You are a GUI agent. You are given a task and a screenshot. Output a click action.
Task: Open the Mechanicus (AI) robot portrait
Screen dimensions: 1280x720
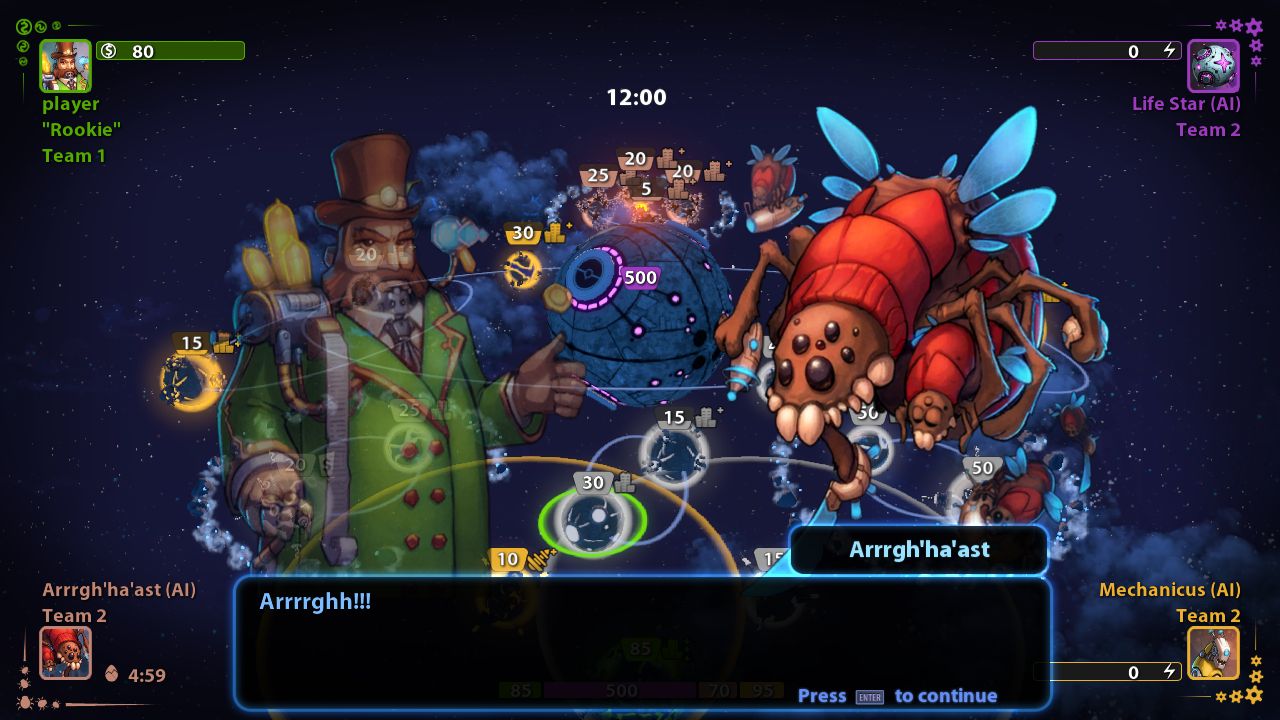(x=1213, y=653)
